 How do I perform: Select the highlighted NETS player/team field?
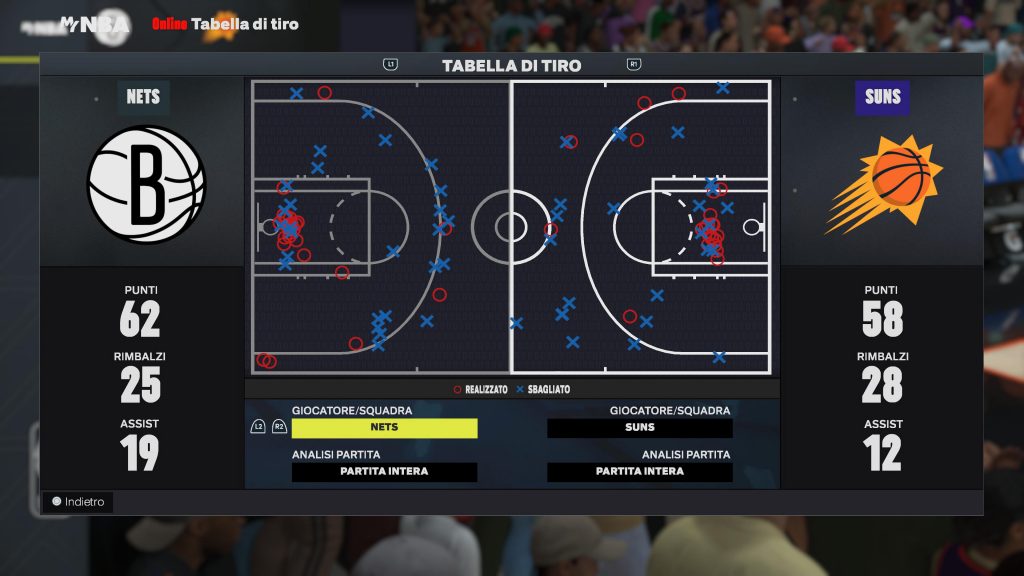click(x=384, y=428)
